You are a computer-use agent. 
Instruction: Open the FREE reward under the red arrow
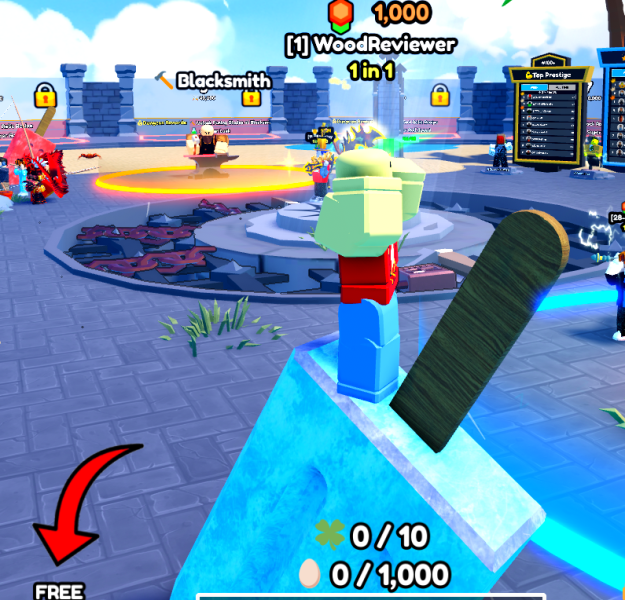click(x=58, y=590)
